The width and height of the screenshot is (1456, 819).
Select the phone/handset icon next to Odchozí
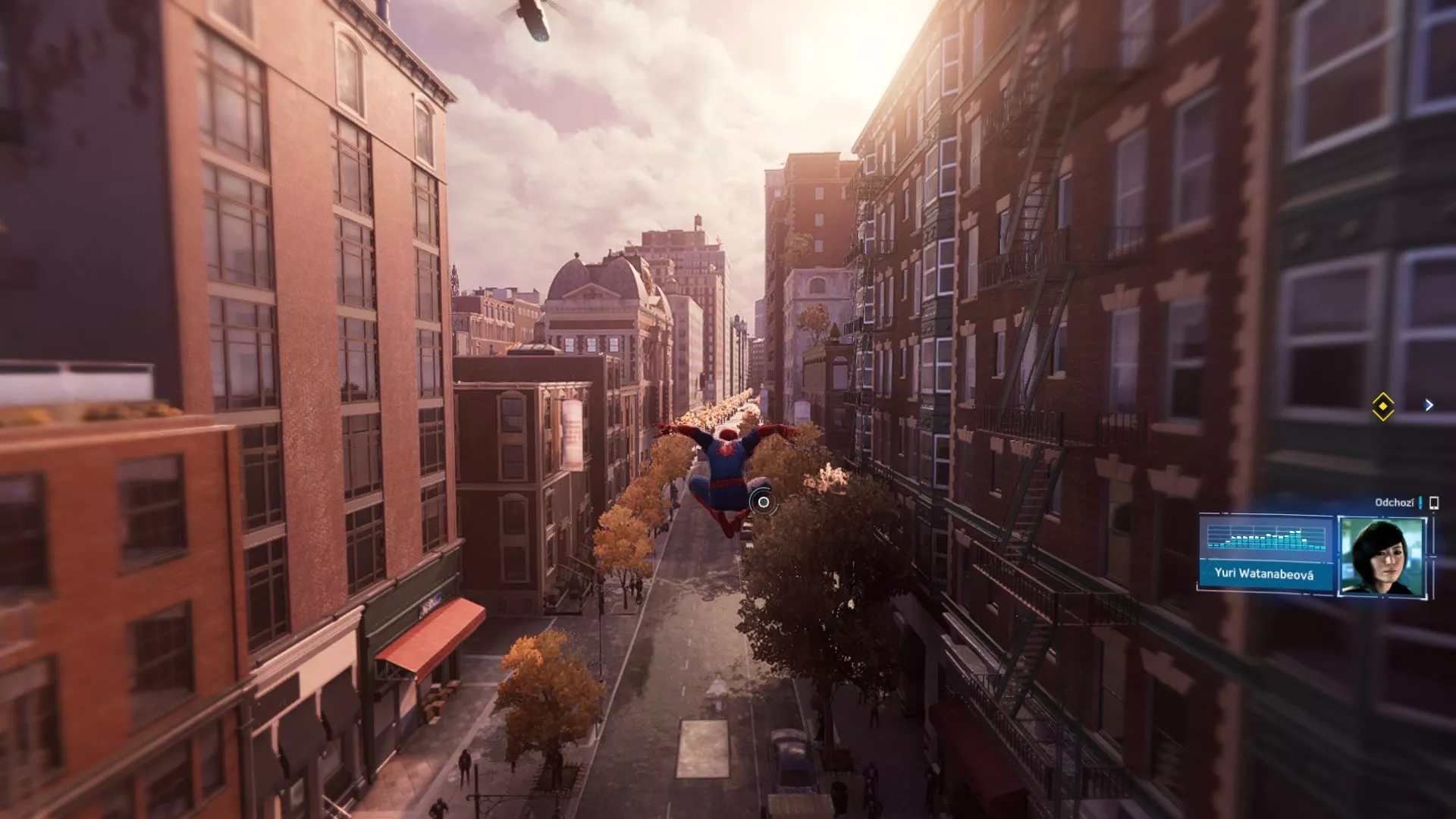pyautogui.click(x=1433, y=503)
